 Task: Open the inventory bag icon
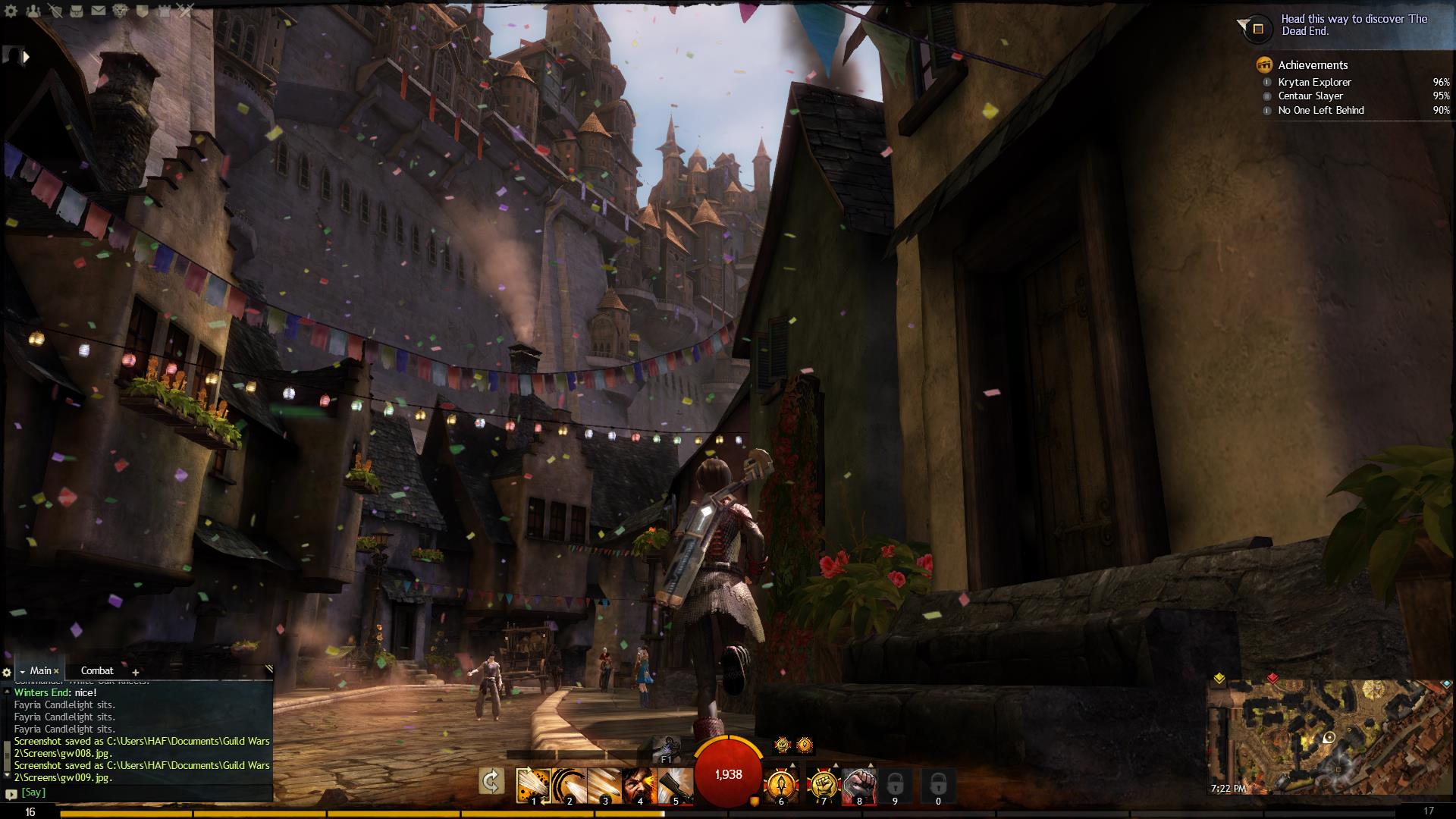click(77, 11)
